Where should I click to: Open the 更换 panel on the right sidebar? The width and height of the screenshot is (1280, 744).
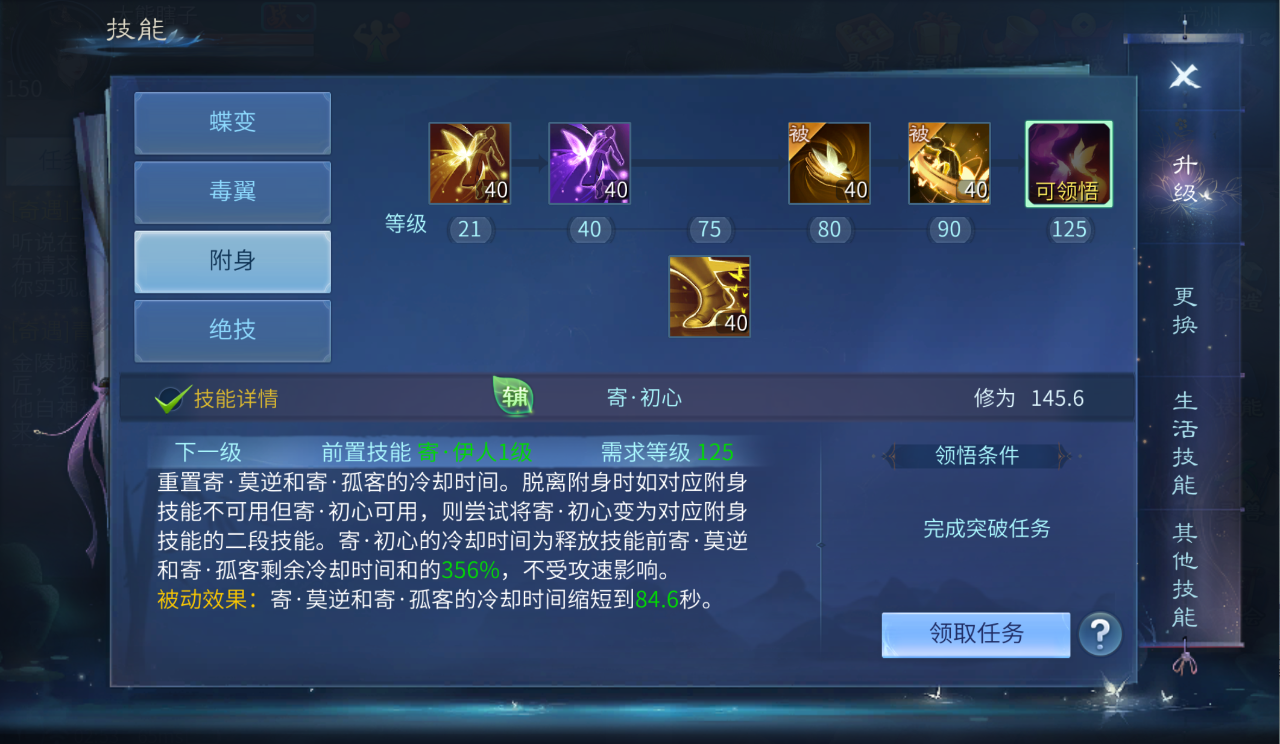pos(1183,311)
